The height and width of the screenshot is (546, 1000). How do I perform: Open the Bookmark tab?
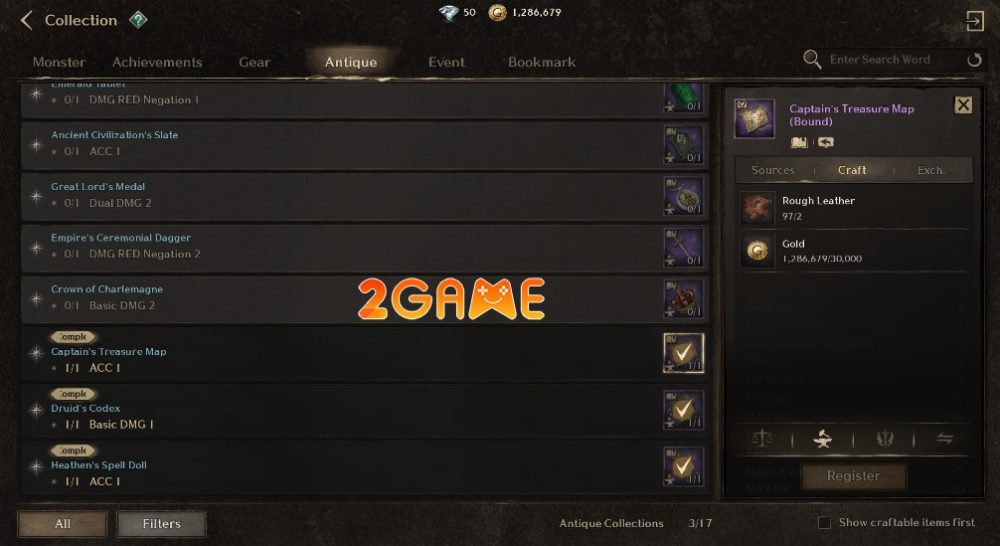[541, 62]
